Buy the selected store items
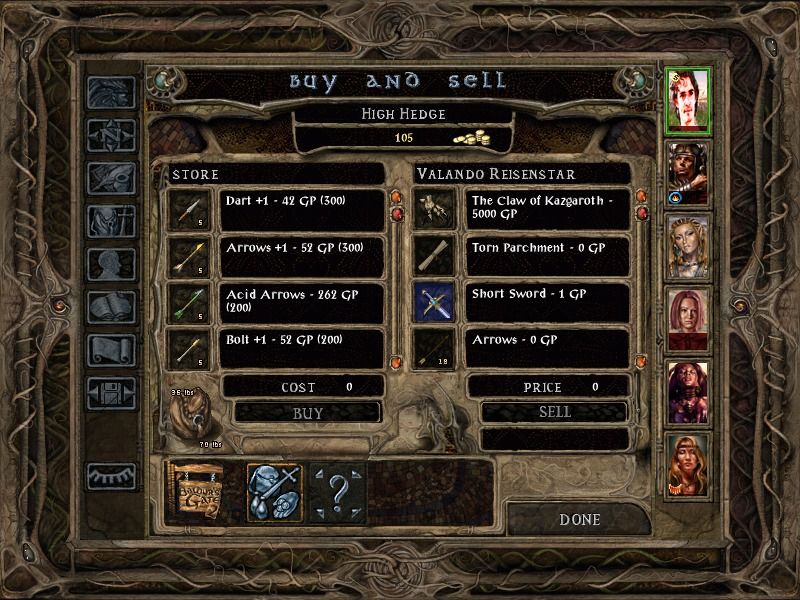The height and width of the screenshot is (600, 800). [307, 412]
